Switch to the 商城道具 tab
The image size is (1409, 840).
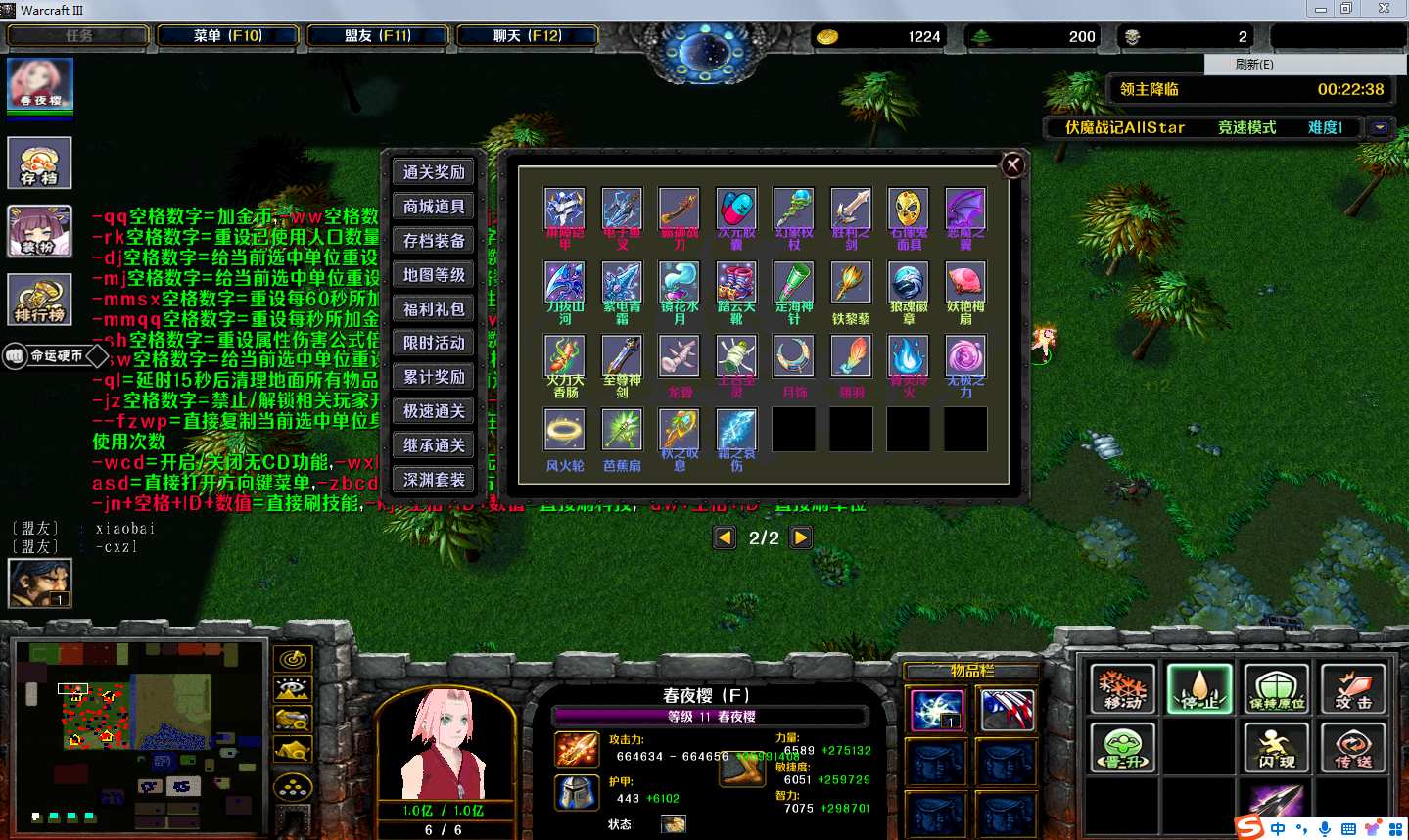[x=434, y=207]
